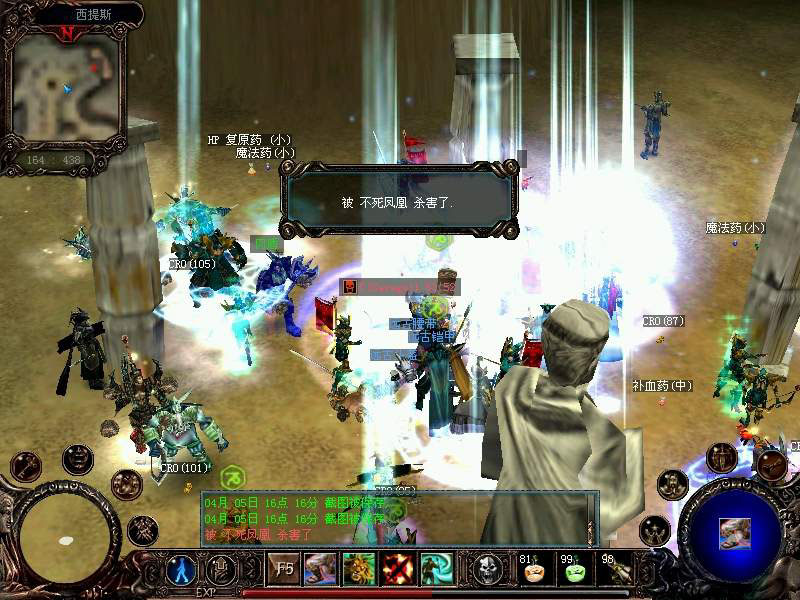Viewport: 800px width, 600px height.
Task: Select the F5 hotkey slot
Action: pos(283,570)
